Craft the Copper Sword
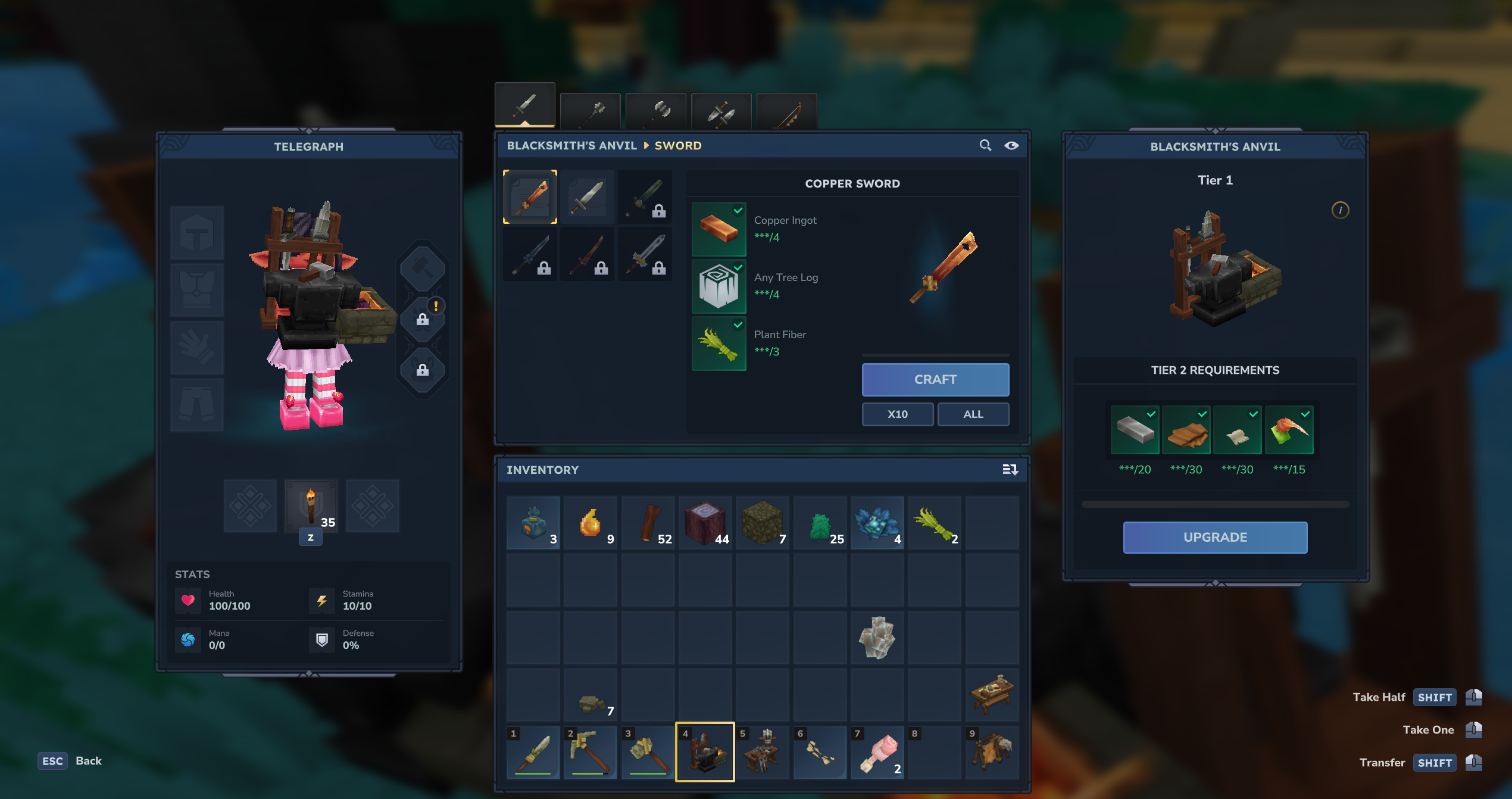The width and height of the screenshot is (1512, 799). [935, 379]
